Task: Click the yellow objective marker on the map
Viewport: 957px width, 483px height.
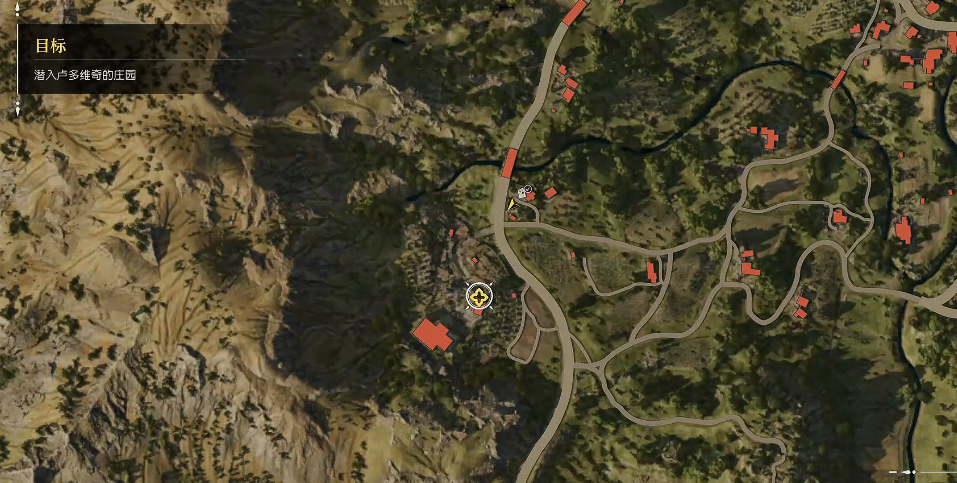Action: point(481,297)
